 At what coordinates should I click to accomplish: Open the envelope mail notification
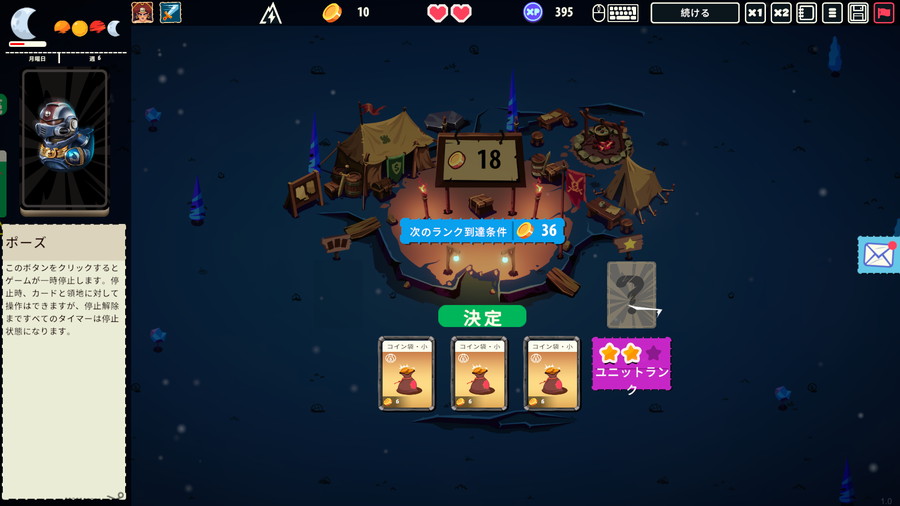878,254
